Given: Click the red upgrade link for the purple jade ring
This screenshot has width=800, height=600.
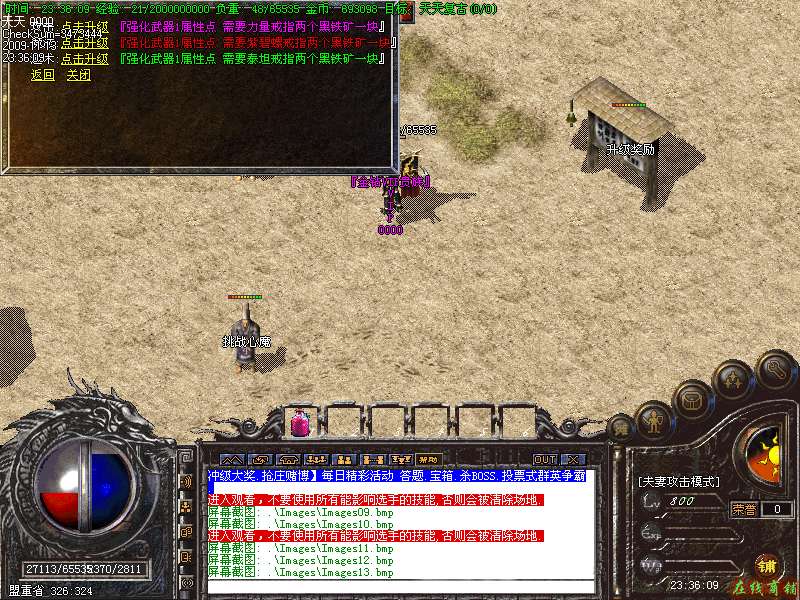Looking at the screenshot, I should click(x=84, y=43).
